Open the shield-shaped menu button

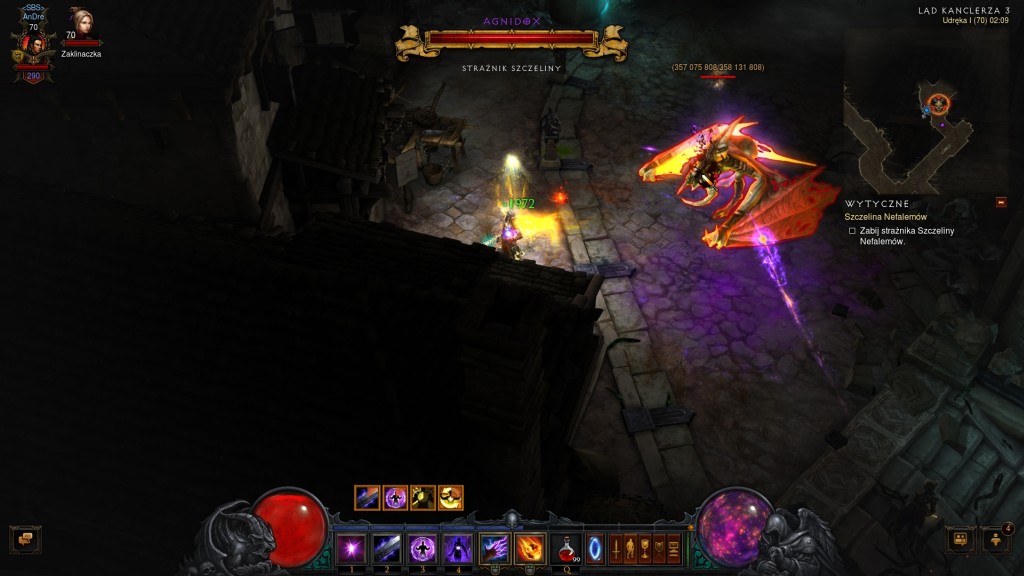click(659, 548)
